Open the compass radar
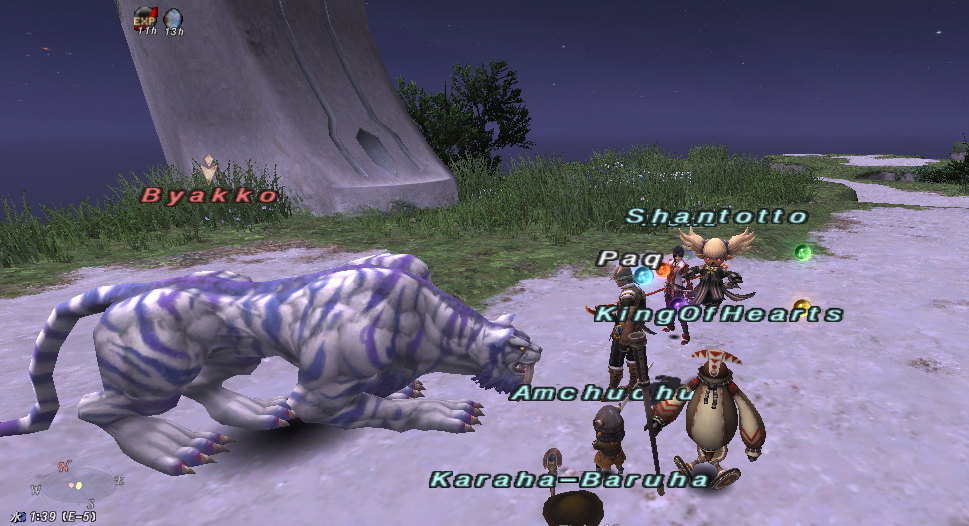 77,487
